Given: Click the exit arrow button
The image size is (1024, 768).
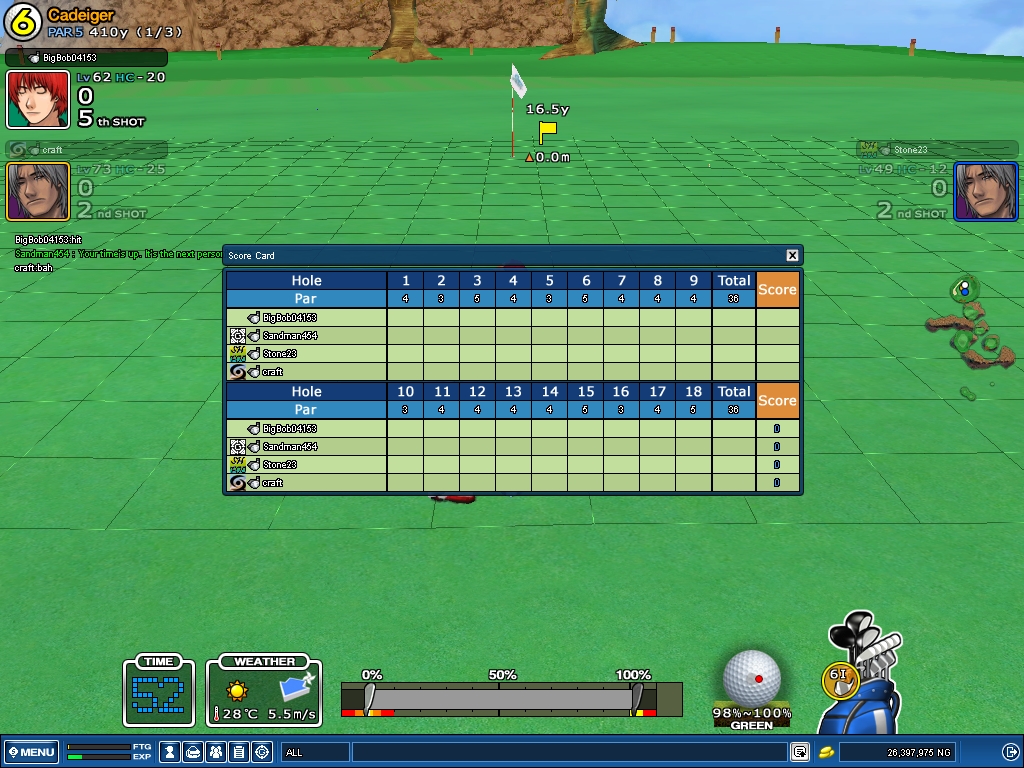Looking at the screenshot, I should coord(1010,752).
